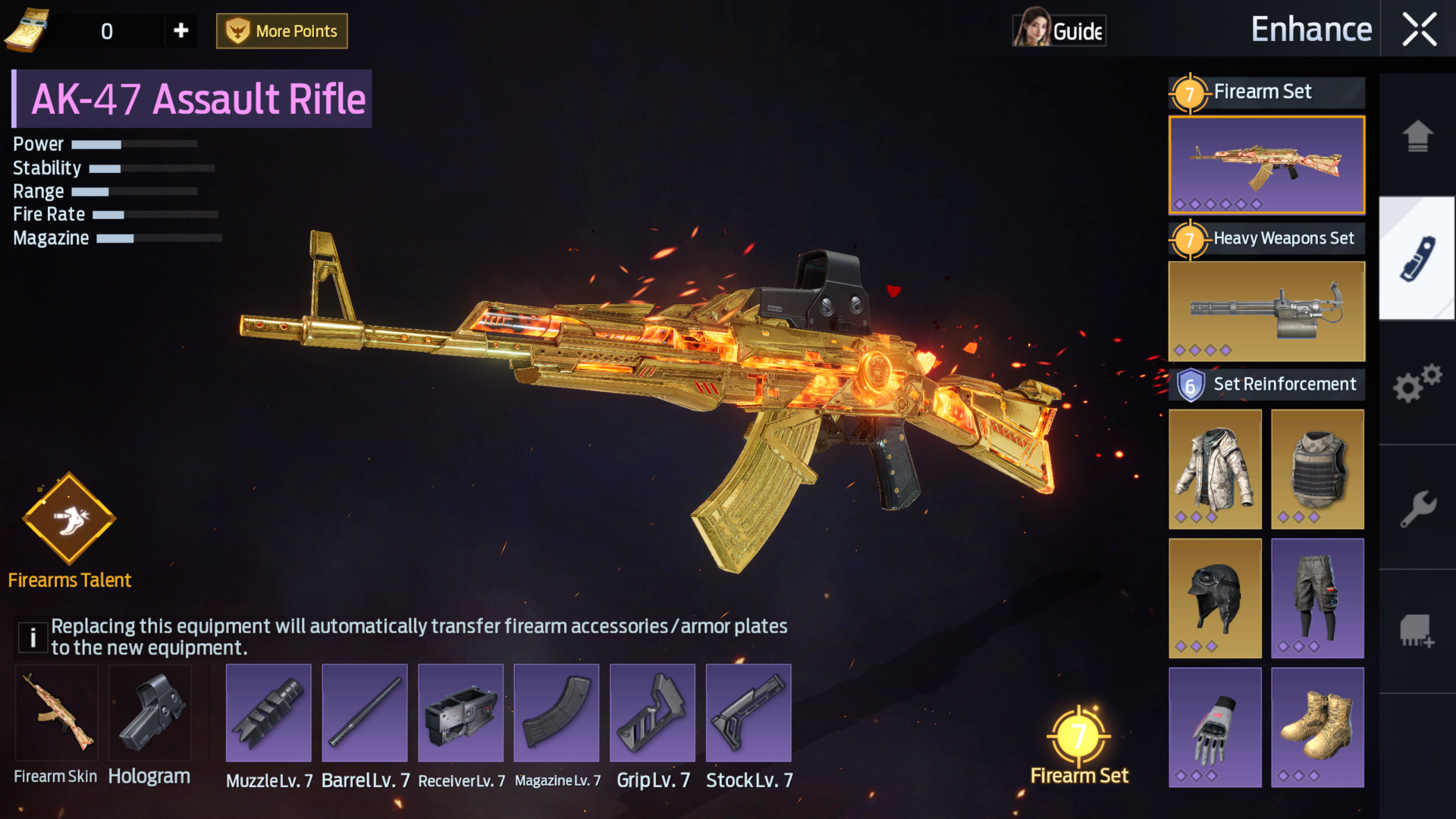Screen dimensions: 1456x819
Task: Switch to the wrench side tab
Action: coord(1417,507)
